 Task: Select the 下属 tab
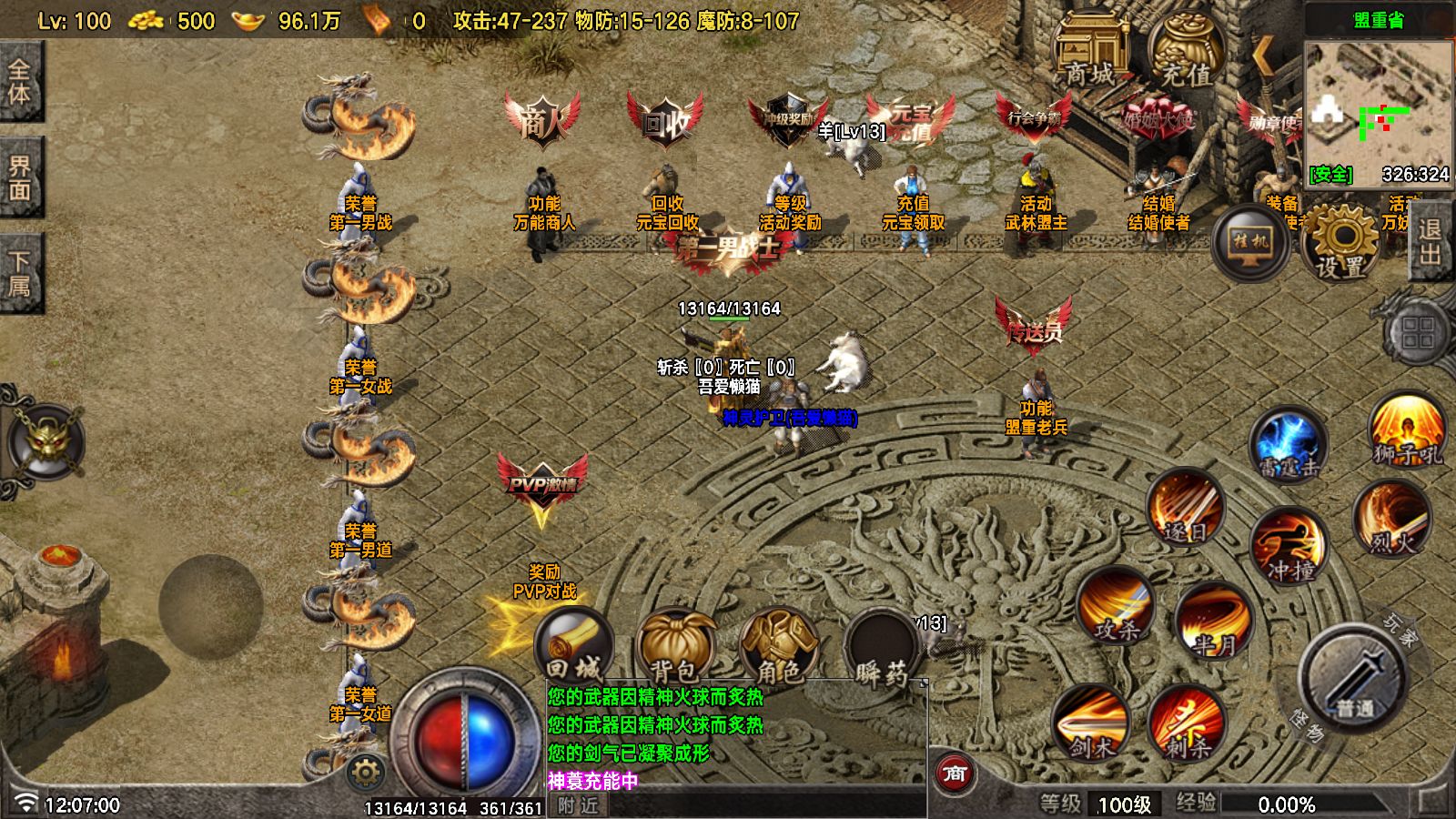pyautogui.click(x=20, y=274)
